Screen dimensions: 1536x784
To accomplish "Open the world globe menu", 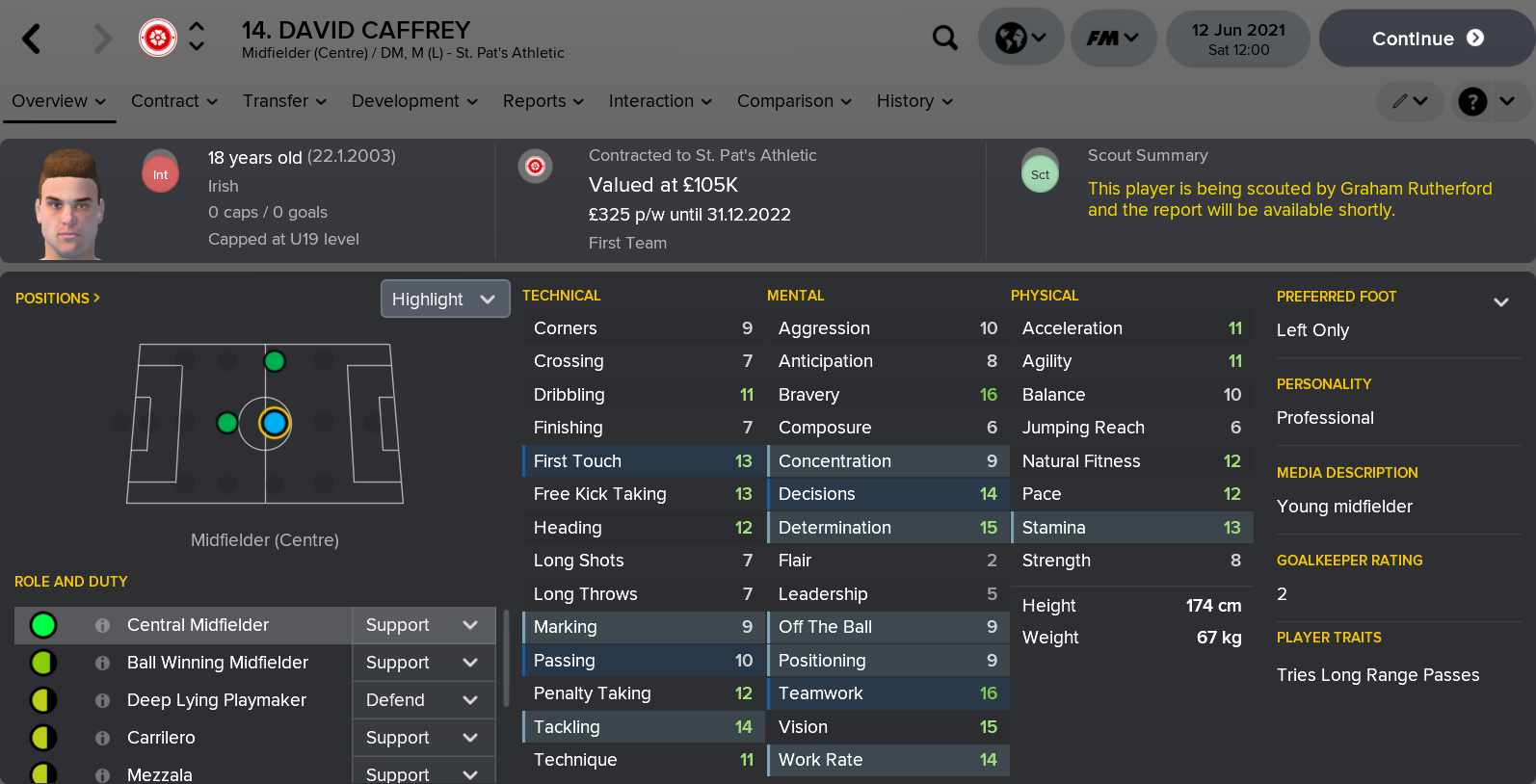I will (1020, 39).
